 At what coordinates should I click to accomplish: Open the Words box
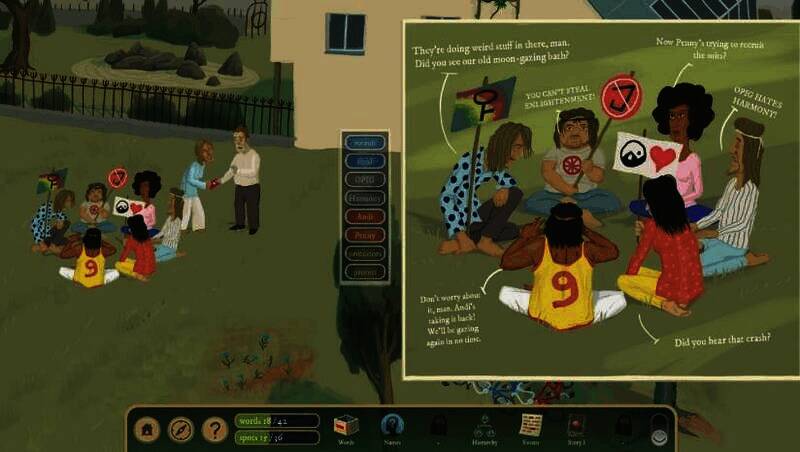[x=346, y=426]
